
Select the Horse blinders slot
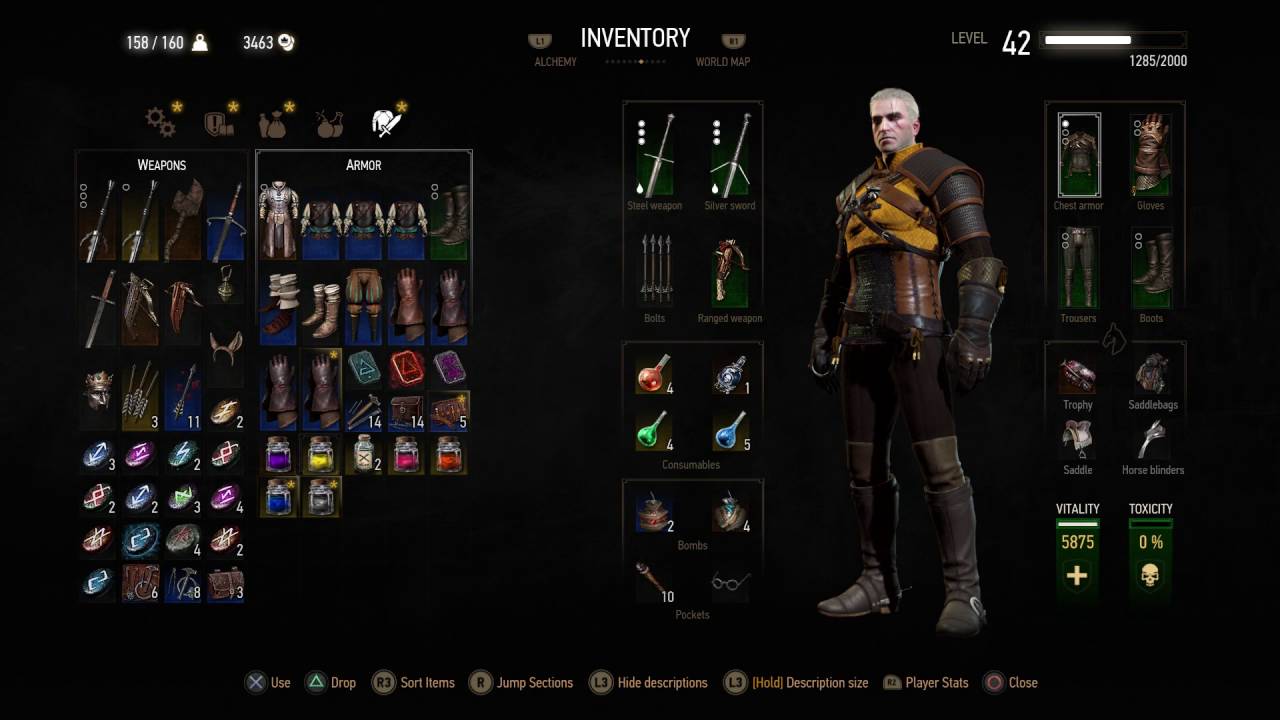click(x=1152, y=440)
